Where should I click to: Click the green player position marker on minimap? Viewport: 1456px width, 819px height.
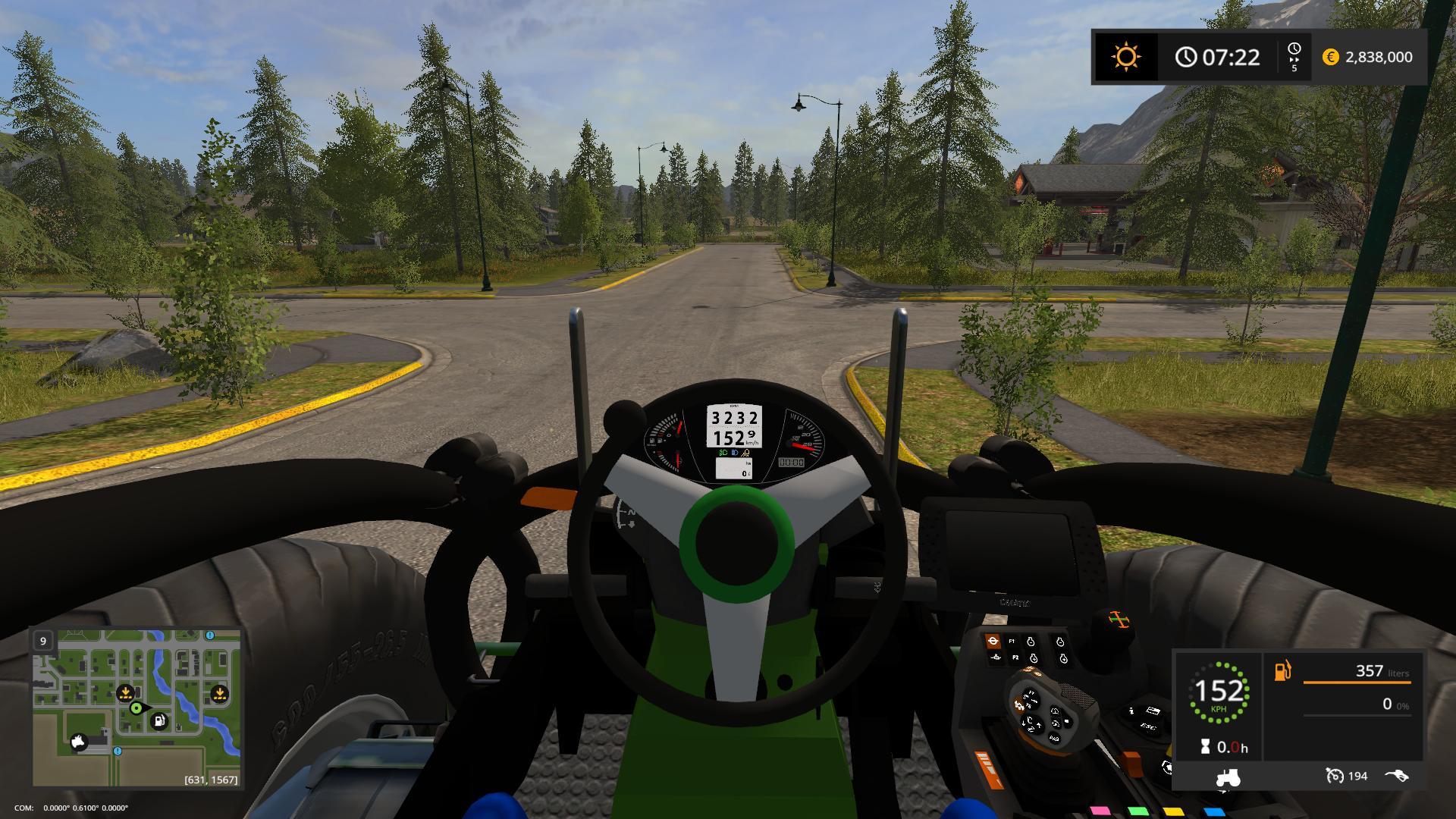[x=136, y=708]
